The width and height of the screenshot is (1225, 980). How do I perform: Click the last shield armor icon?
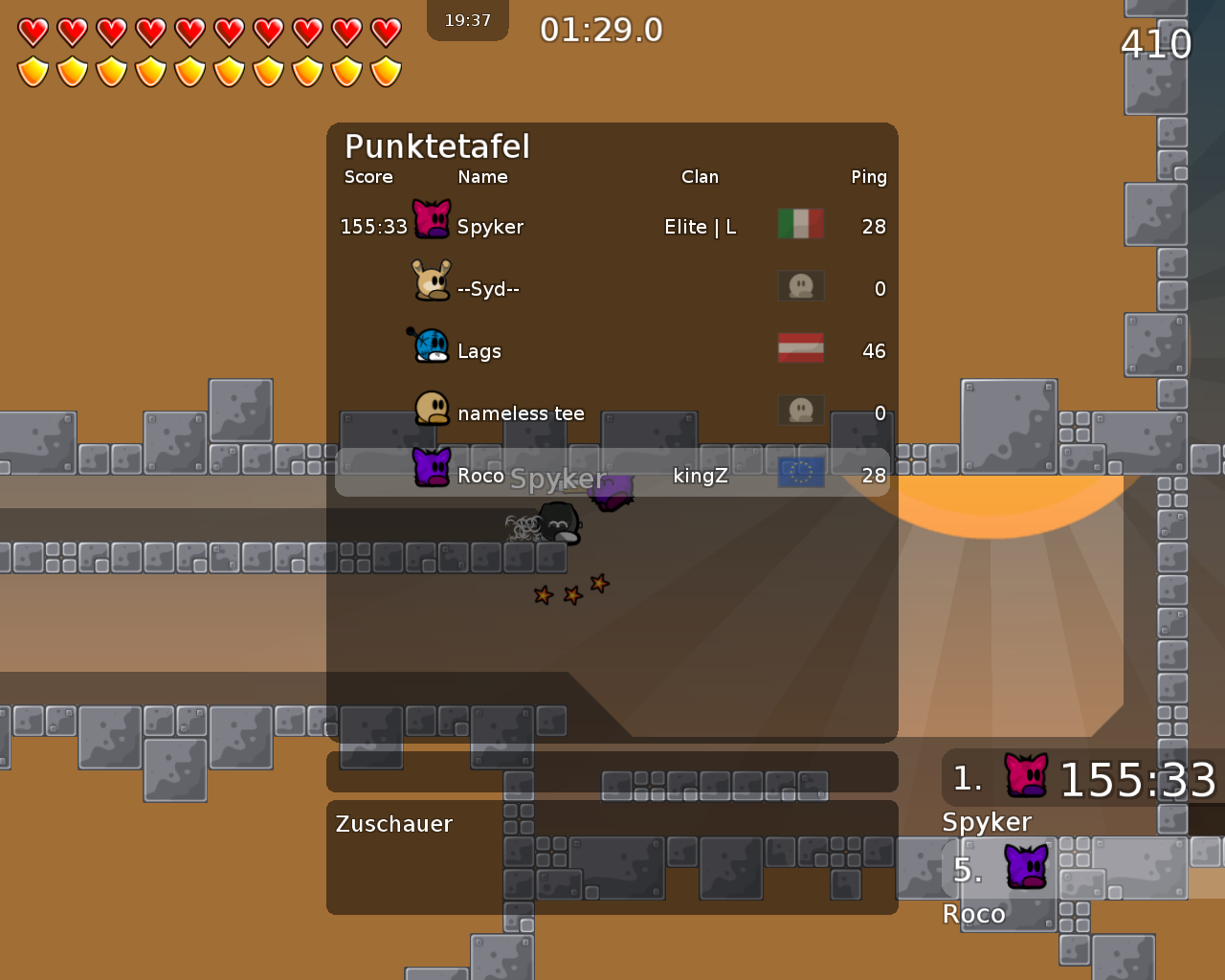click(x=384, y=71)
